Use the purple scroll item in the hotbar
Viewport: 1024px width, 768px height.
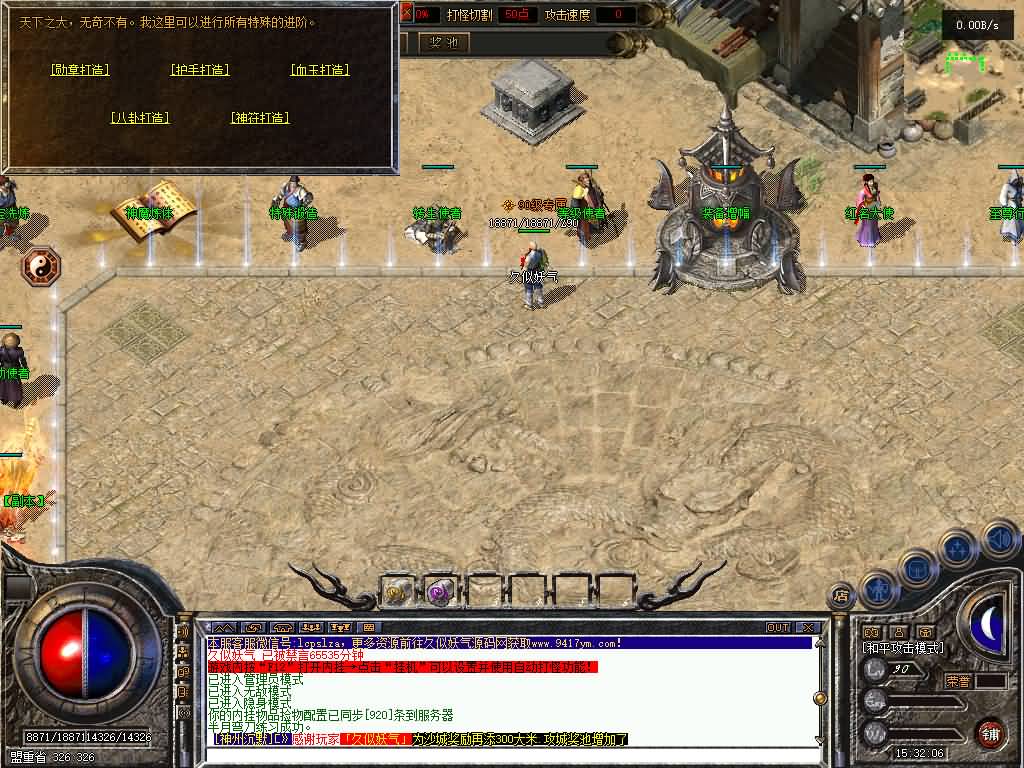click(x=440, y=591)
